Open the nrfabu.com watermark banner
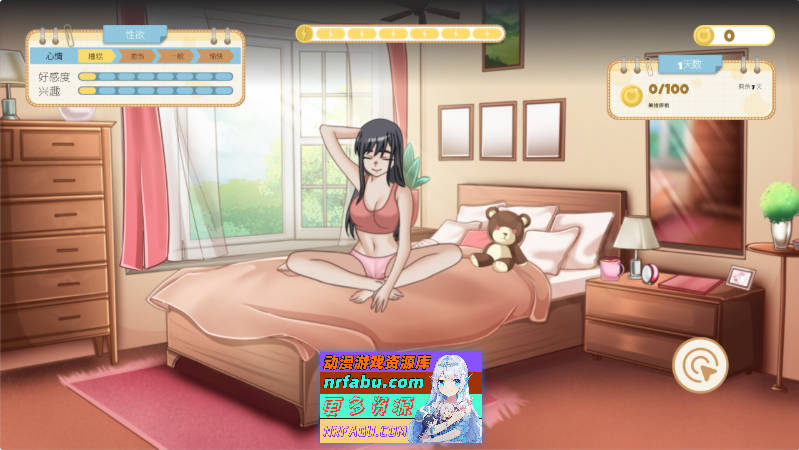Image resolution: width=799 pixels, height=450 pixels. [400, 397]
